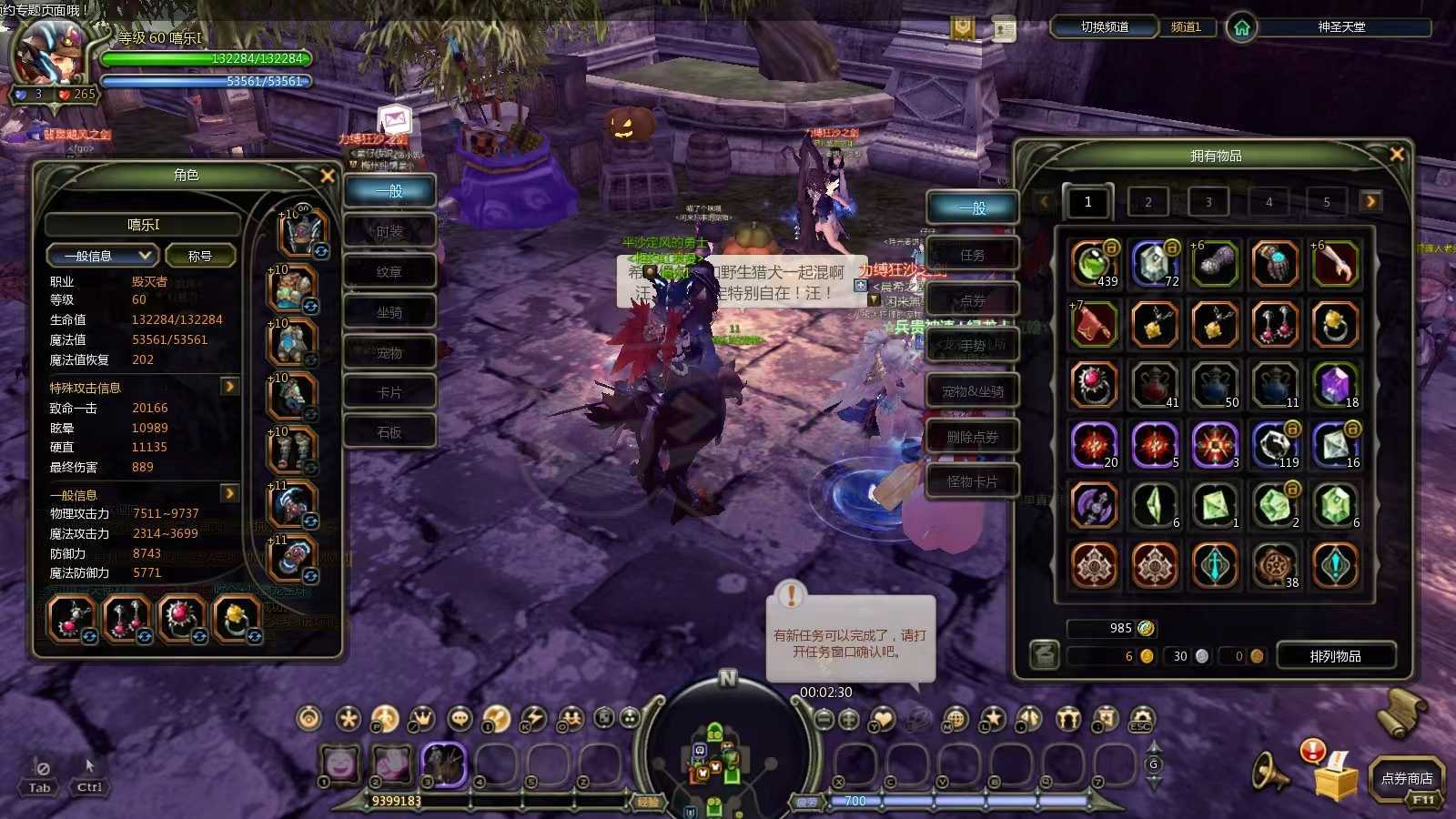Click the 切换频道 channel switch button

tap(1104, 27)
